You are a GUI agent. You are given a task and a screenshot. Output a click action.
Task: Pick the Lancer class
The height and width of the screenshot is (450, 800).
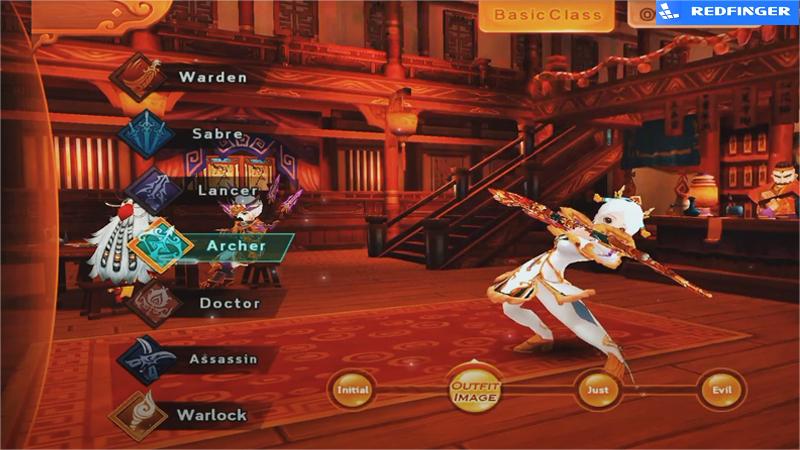[x=196, y=189]
